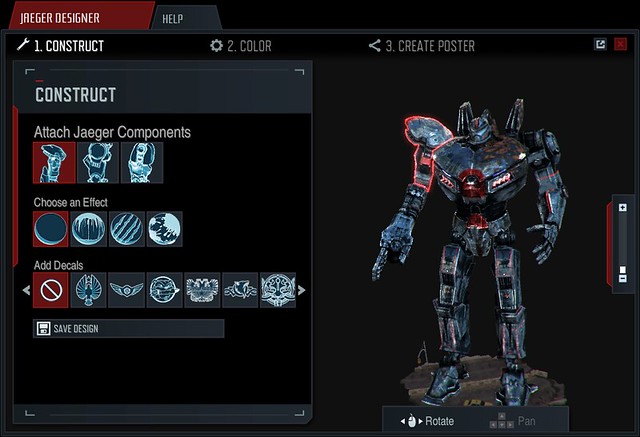Show the next decals with right arrow
This screenshot has width=640, height=437.
click(302, 291)
